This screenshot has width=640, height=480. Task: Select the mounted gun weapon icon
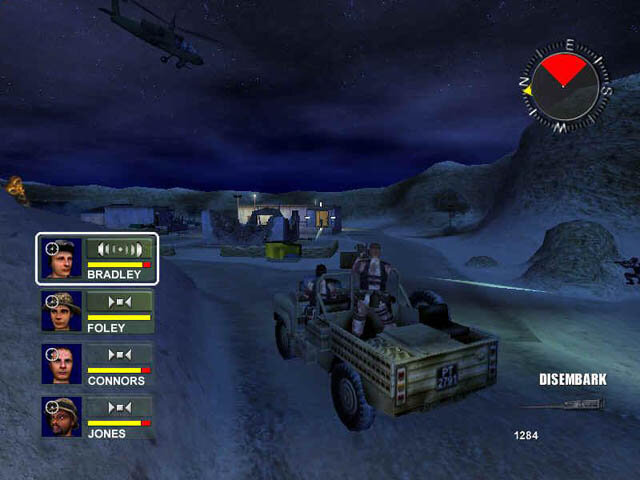pyautogui.click(x=561, y=405)
